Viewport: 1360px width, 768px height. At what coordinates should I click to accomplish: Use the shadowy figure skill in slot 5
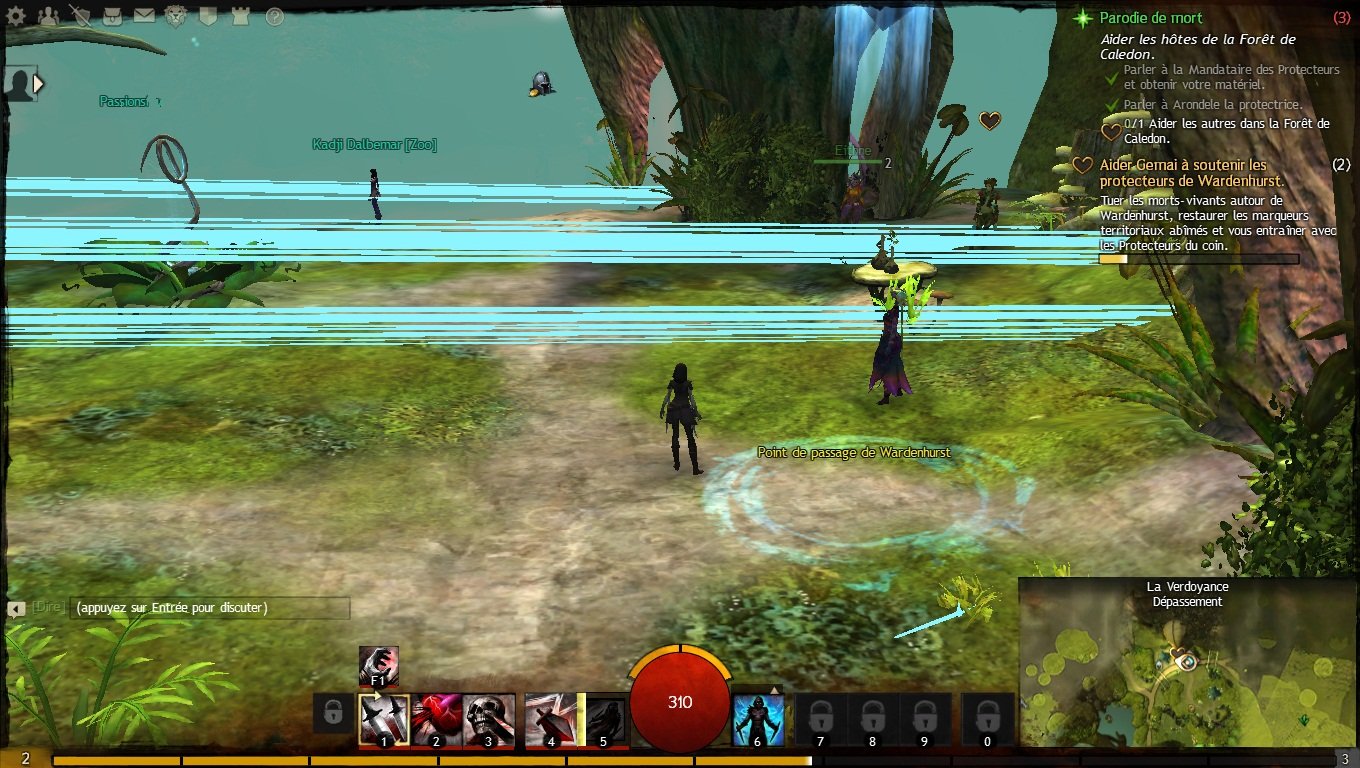(603, 719)
